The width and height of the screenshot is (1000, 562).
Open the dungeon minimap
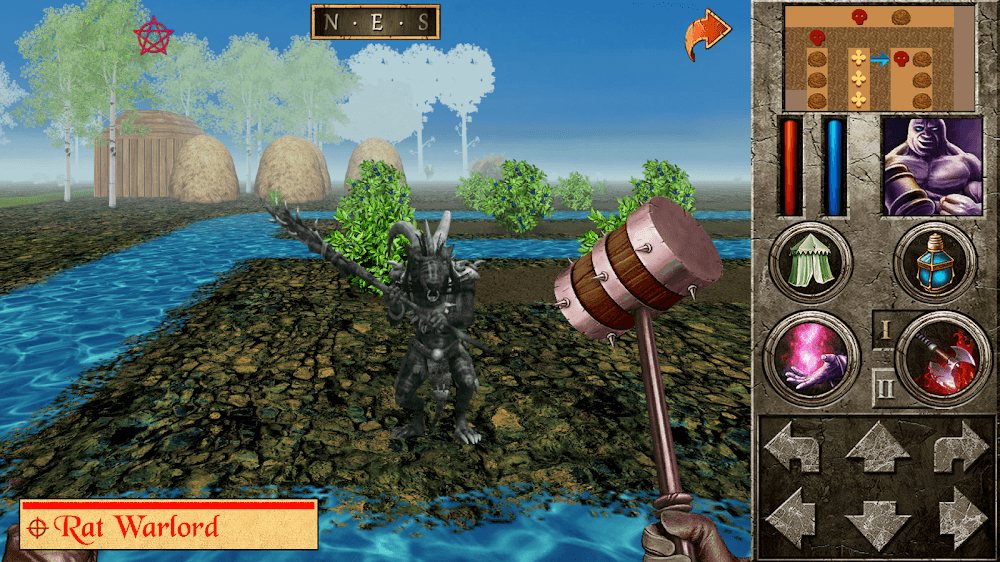(879, 58)
